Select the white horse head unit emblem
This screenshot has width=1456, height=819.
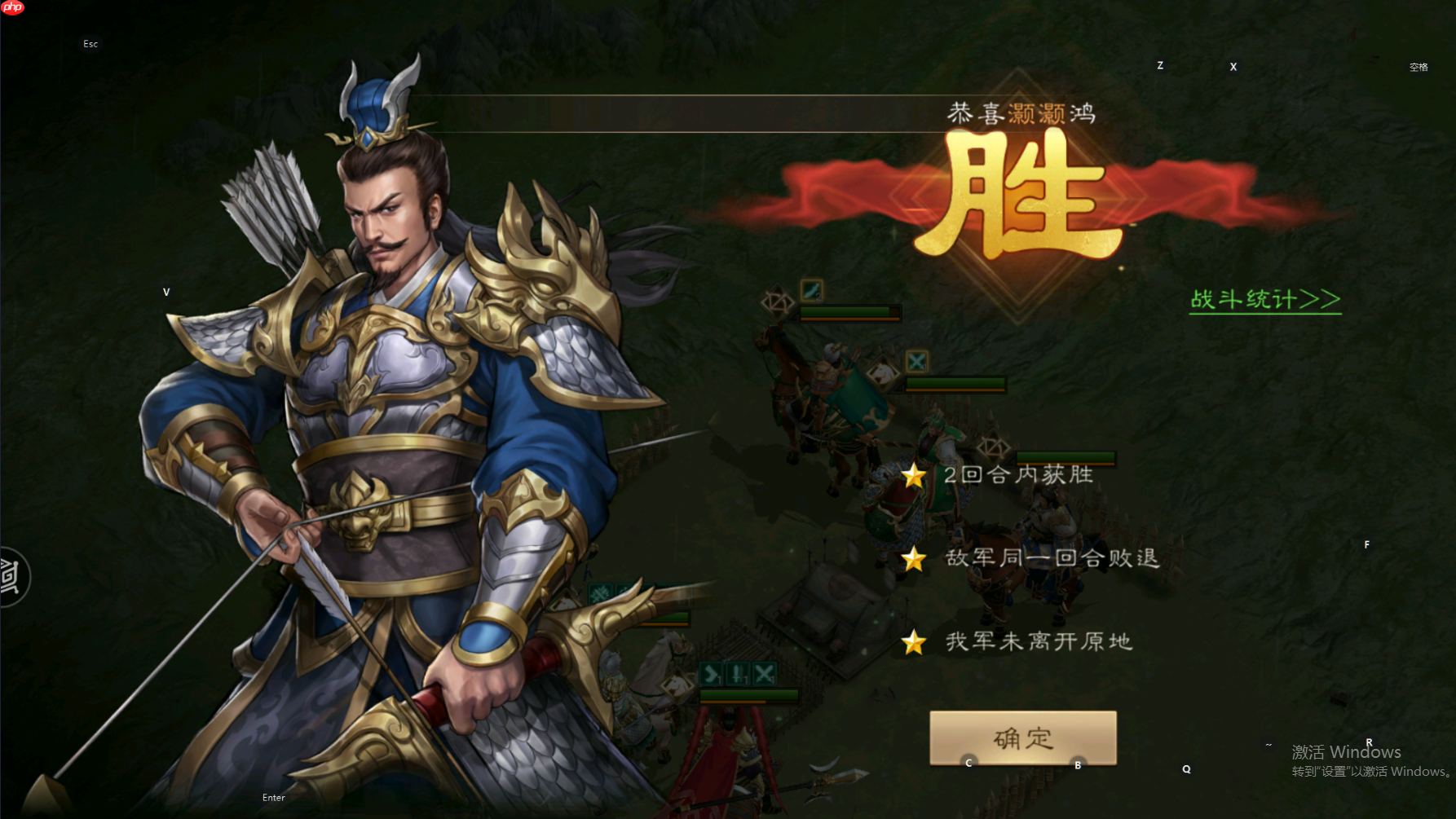pyautogui.click(x=883, y=373)
